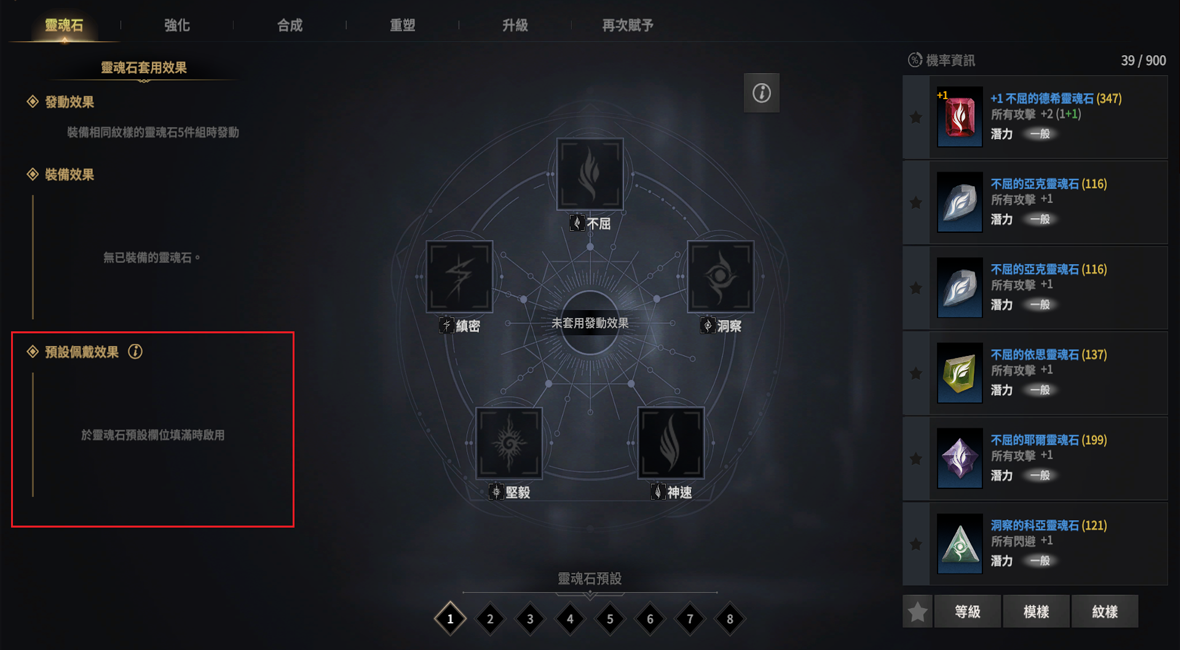This screenshot has height=650, width=1180.
Task: Switch to the 強化 tab
Action: pos(177,25)
